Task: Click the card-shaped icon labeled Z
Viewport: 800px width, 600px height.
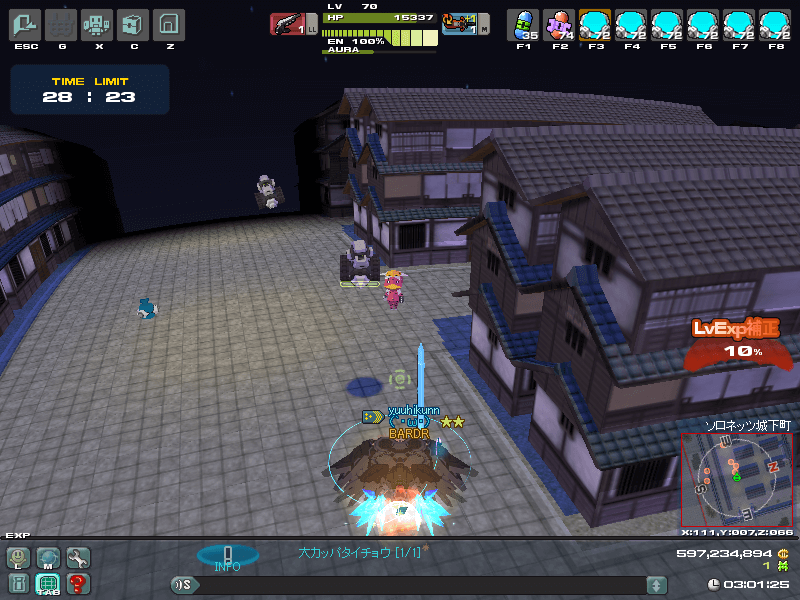Action: 169,24
